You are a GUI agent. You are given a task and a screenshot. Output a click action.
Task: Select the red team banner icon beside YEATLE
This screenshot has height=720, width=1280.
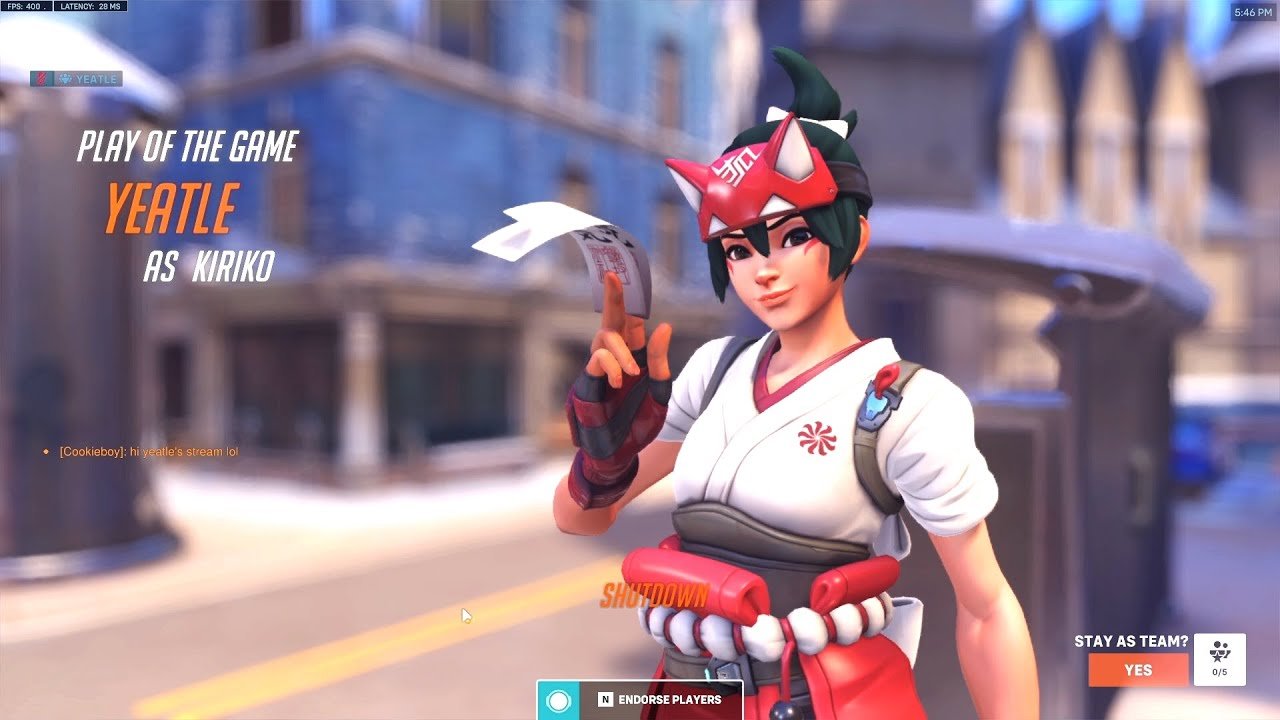pos(42,78)
